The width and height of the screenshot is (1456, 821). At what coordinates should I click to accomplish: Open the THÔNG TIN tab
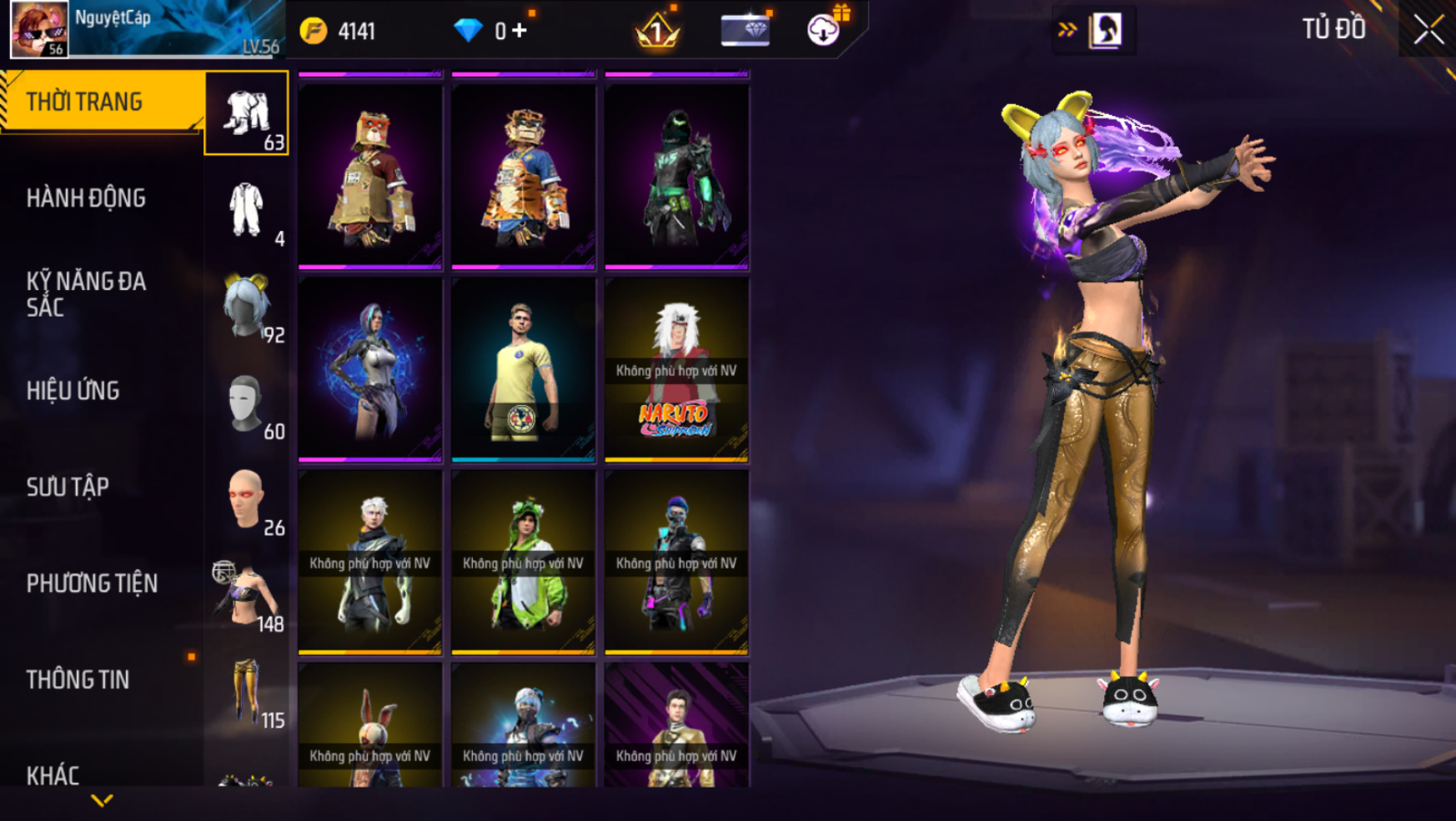click(78, 680)
